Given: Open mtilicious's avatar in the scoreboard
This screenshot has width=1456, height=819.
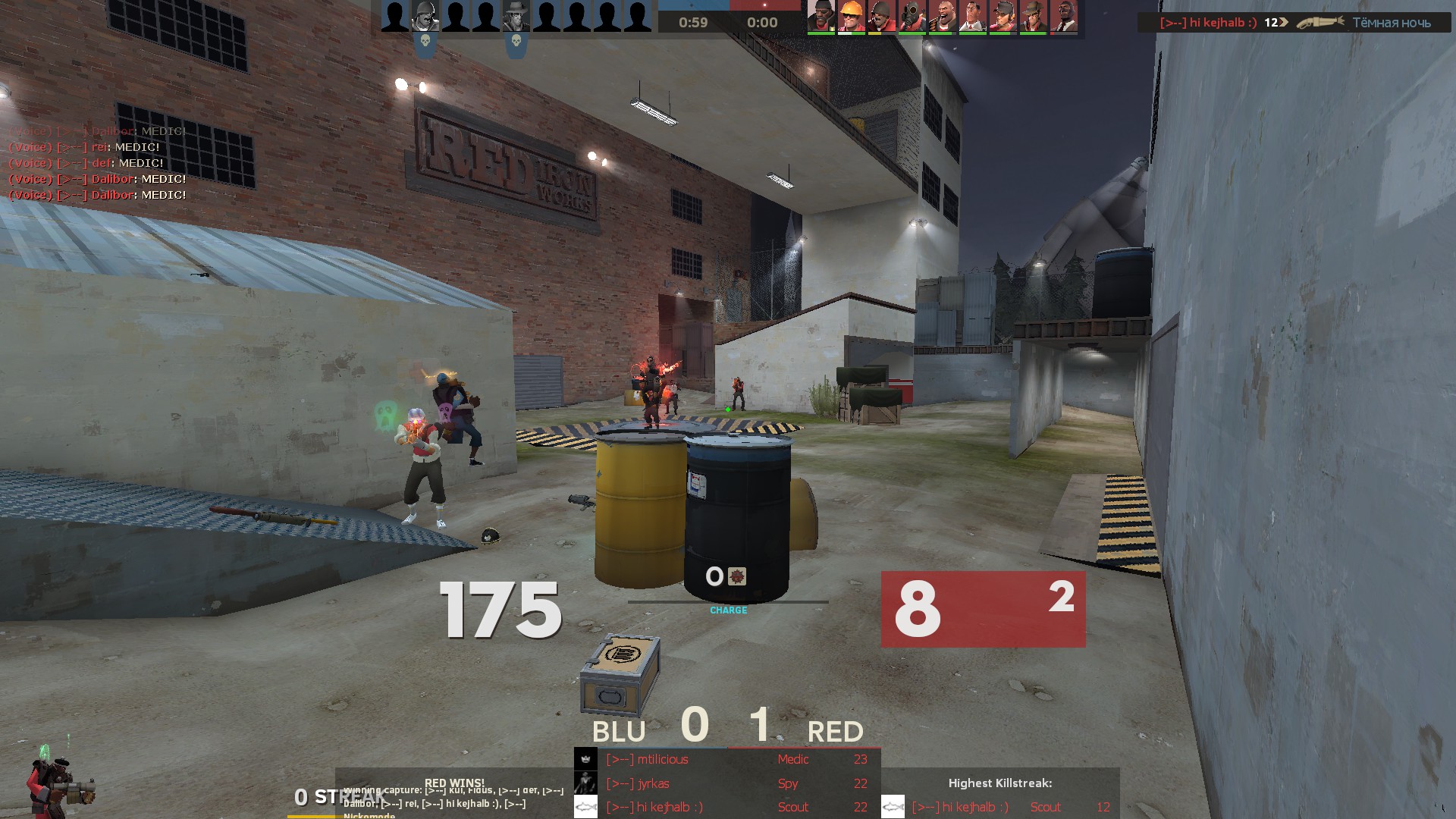Looking at the screenshot, I should coord(585,759).
